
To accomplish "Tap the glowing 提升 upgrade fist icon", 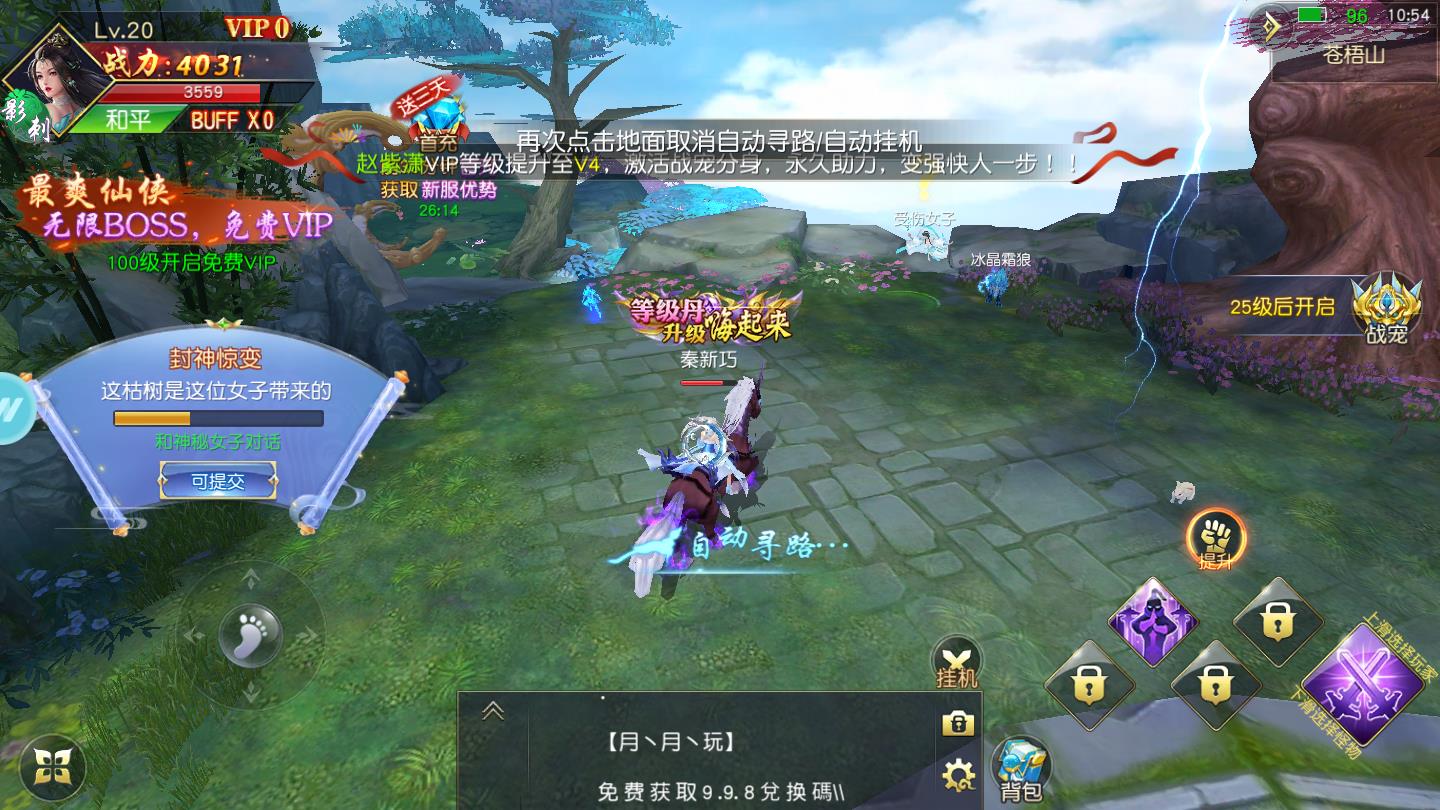I will tap(1218, 540).
